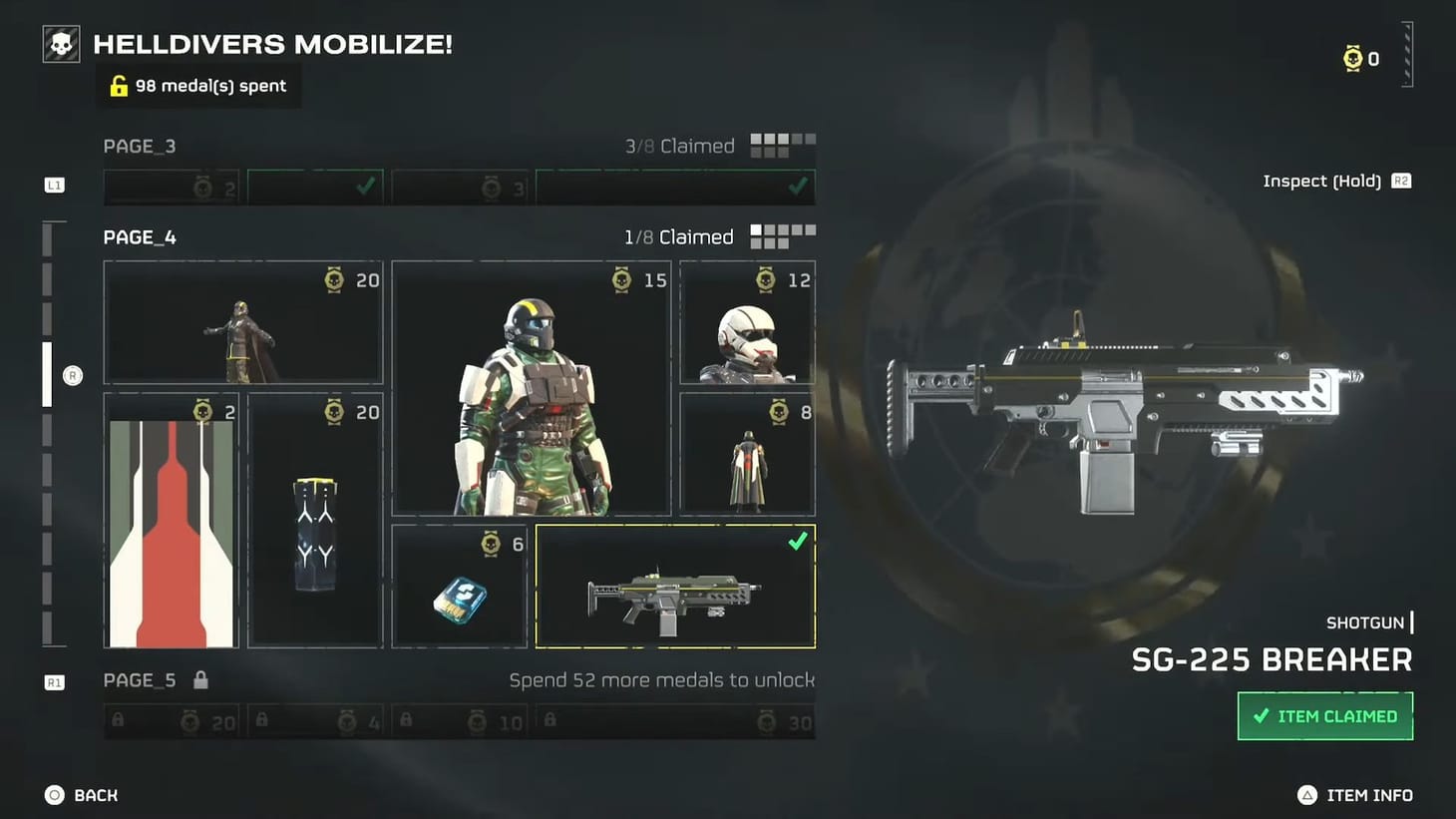Click the claim progress squares beside 1/8 Claimed
Viewport: 1456px width, 819px height.
(784, 235)
